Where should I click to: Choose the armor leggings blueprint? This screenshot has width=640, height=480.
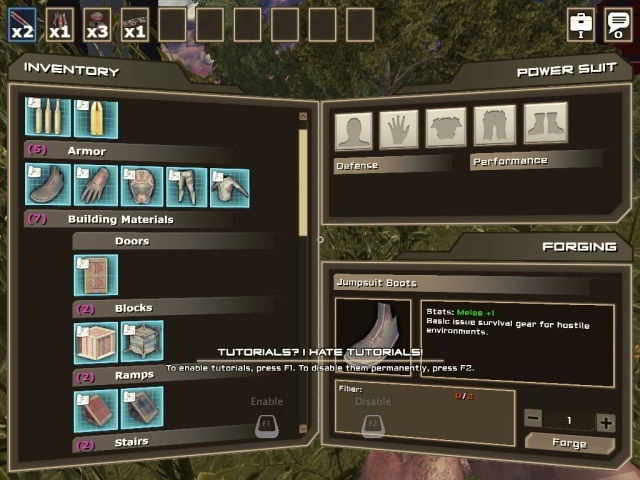tap(187, 187)
